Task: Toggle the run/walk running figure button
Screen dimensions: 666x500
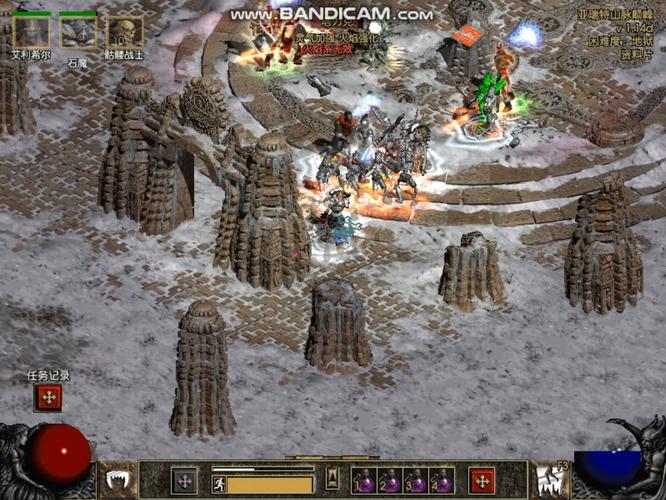Action: (x=218, y=484)
